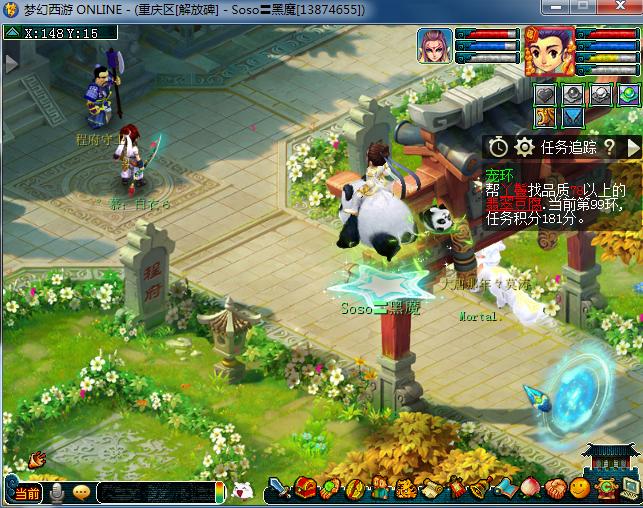Image resolution: width=643 pixels, height=508 pixels.
Task: Toggle the microphone voice chat button
Action: click(57, 493)
